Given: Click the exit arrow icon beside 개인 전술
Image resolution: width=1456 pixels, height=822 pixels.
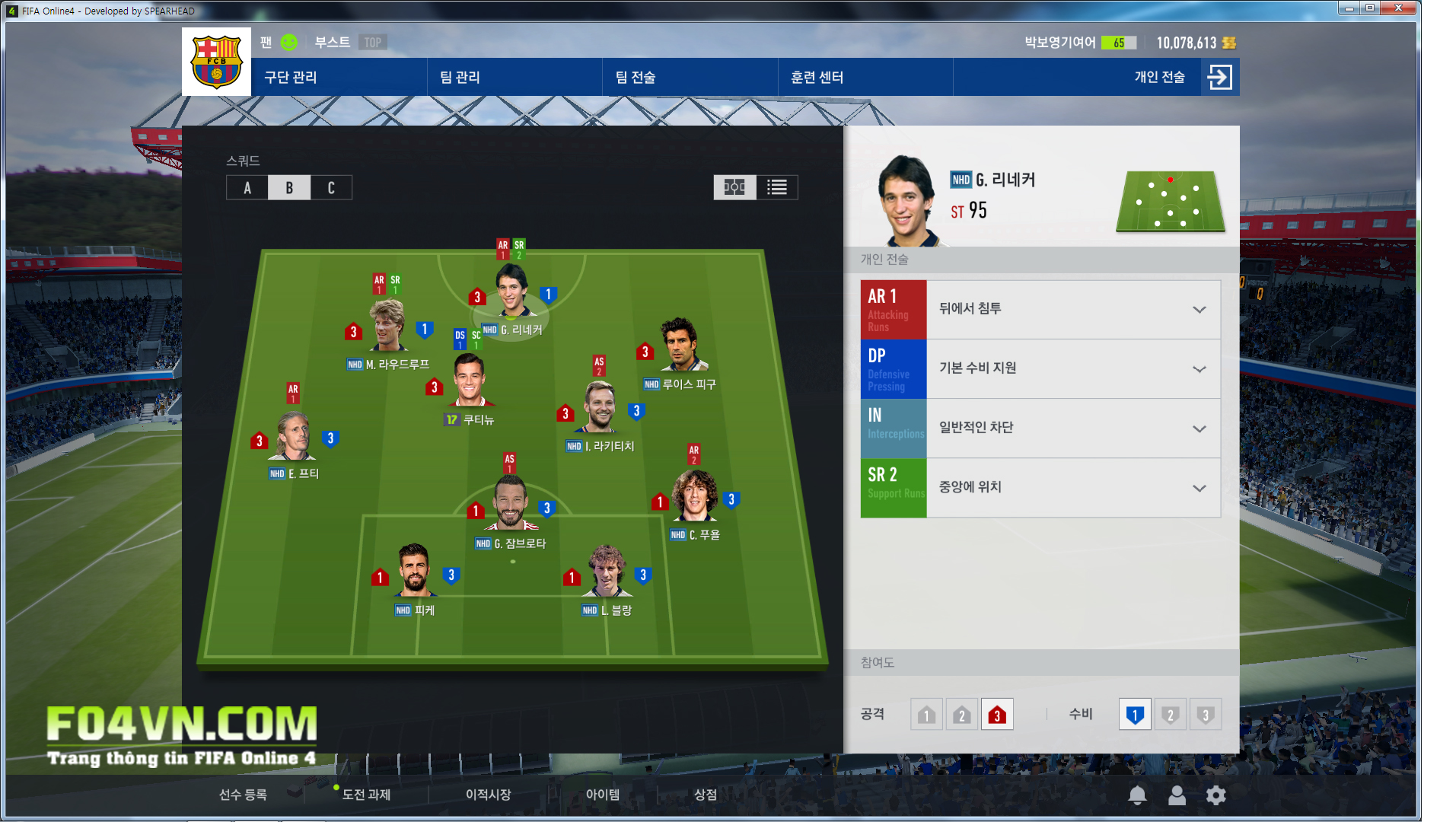Looking at the screenshot, I should point(1219,78).
